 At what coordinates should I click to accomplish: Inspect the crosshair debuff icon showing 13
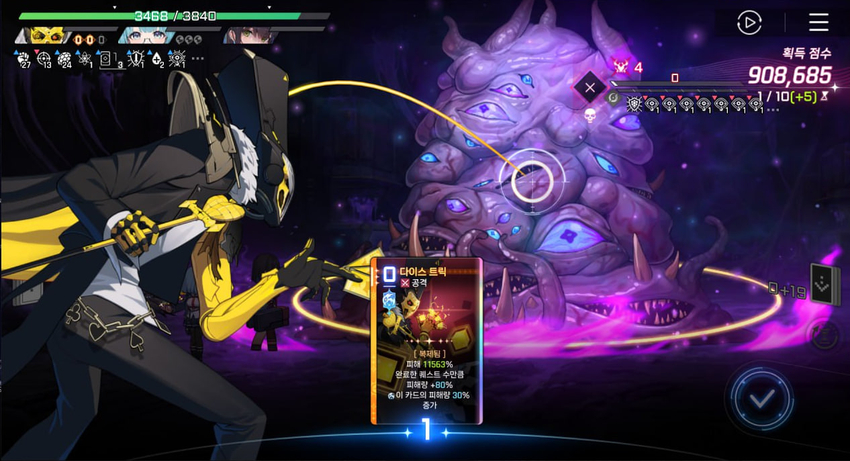(45, 59)
